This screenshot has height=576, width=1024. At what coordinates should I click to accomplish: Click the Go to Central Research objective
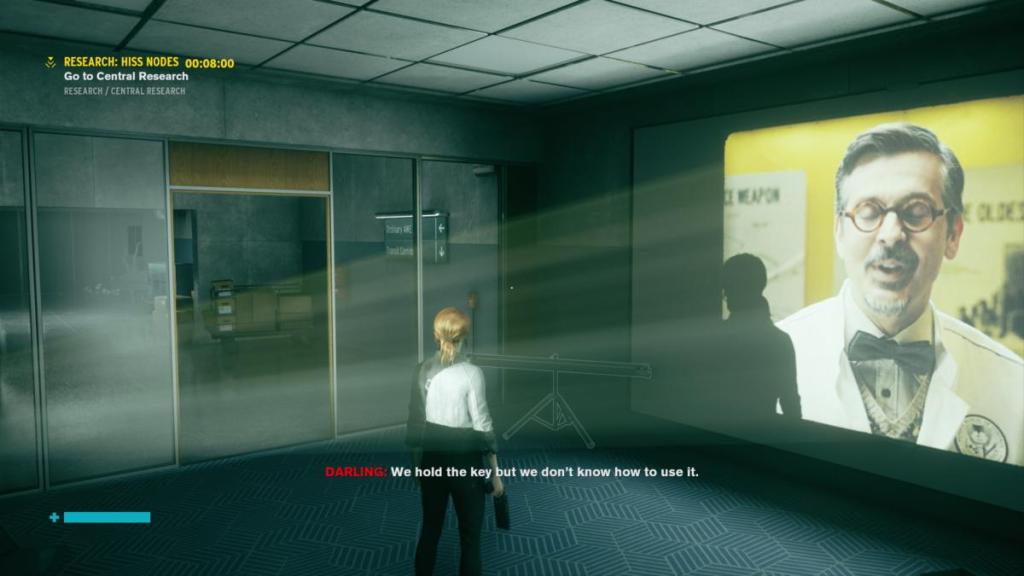click(x=126, y=76)
